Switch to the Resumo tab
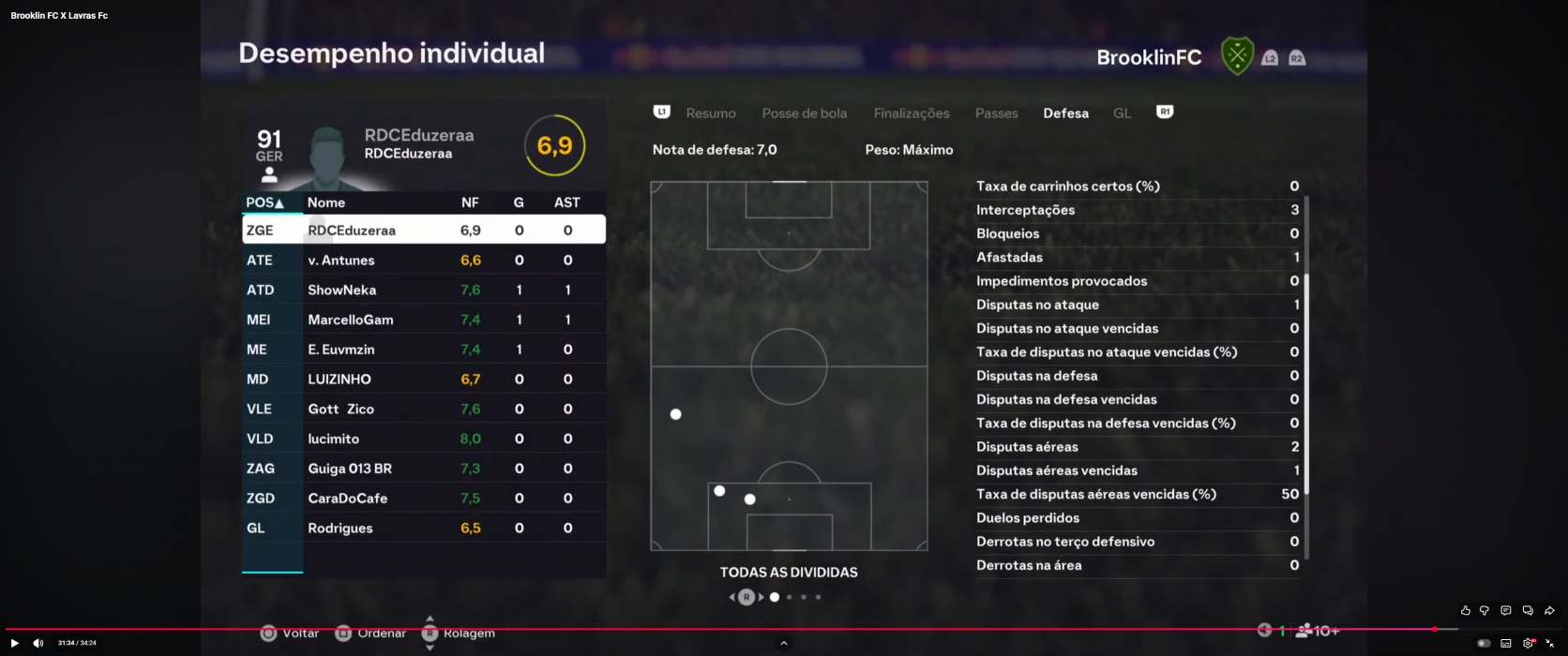The height and width of the screenshot is (656, 1568). pyautogui.click(x=710, y=113)
